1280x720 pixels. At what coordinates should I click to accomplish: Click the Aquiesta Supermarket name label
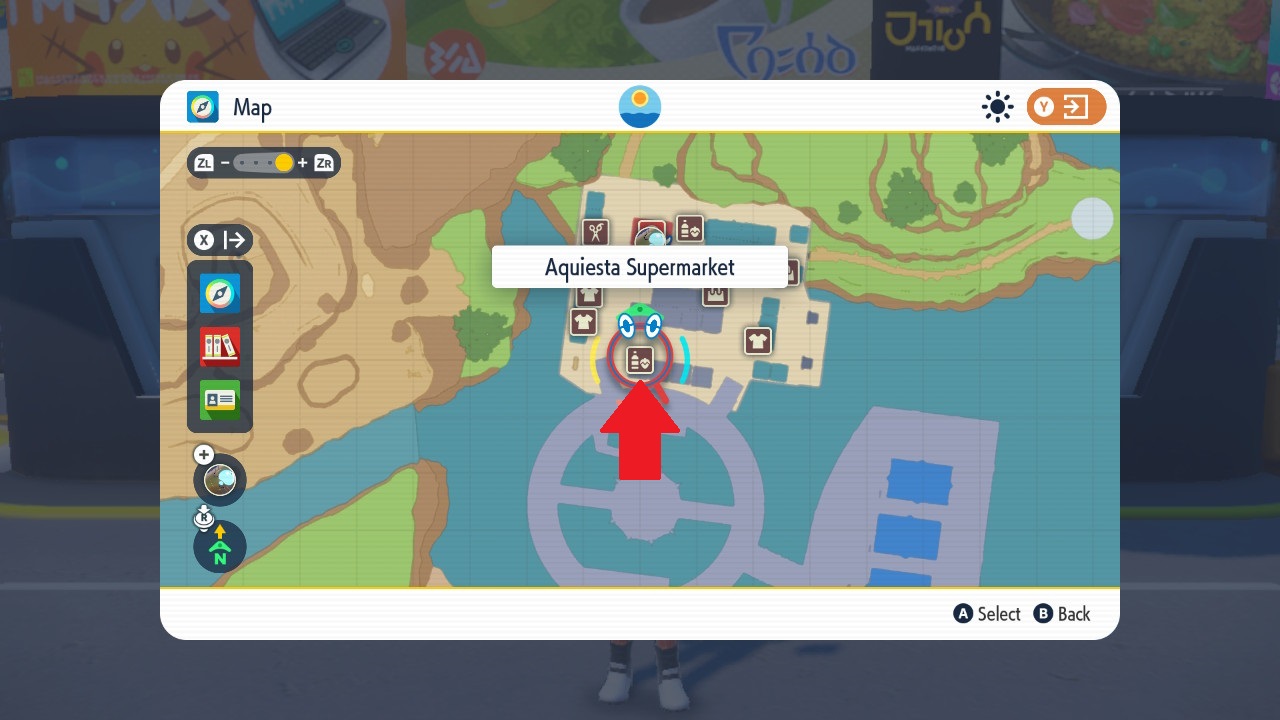point(640,267)
